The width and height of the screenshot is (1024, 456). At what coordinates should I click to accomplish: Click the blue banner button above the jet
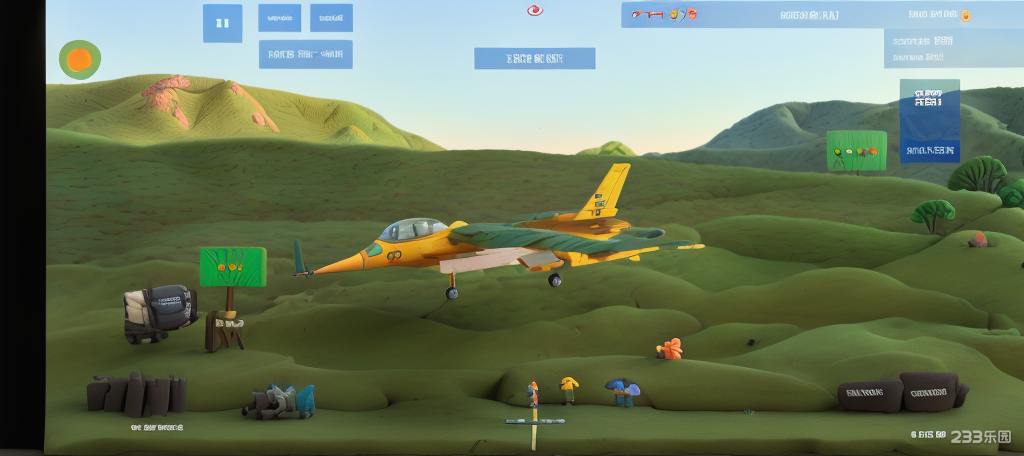tap(534, 58)
